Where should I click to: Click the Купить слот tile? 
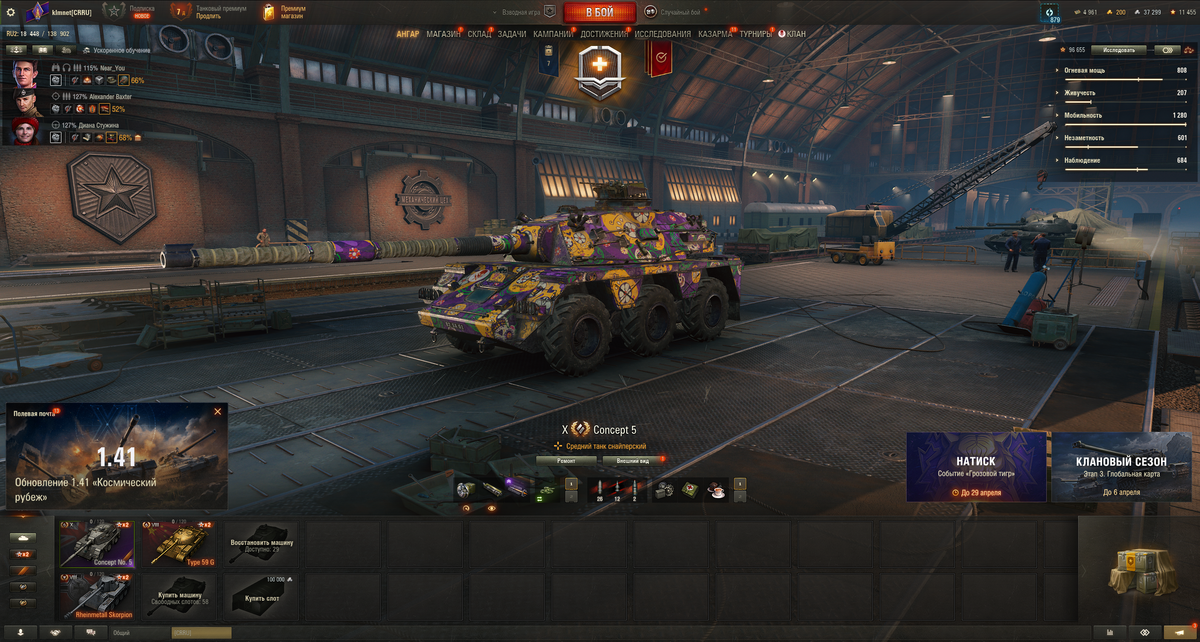click(260, 595)
